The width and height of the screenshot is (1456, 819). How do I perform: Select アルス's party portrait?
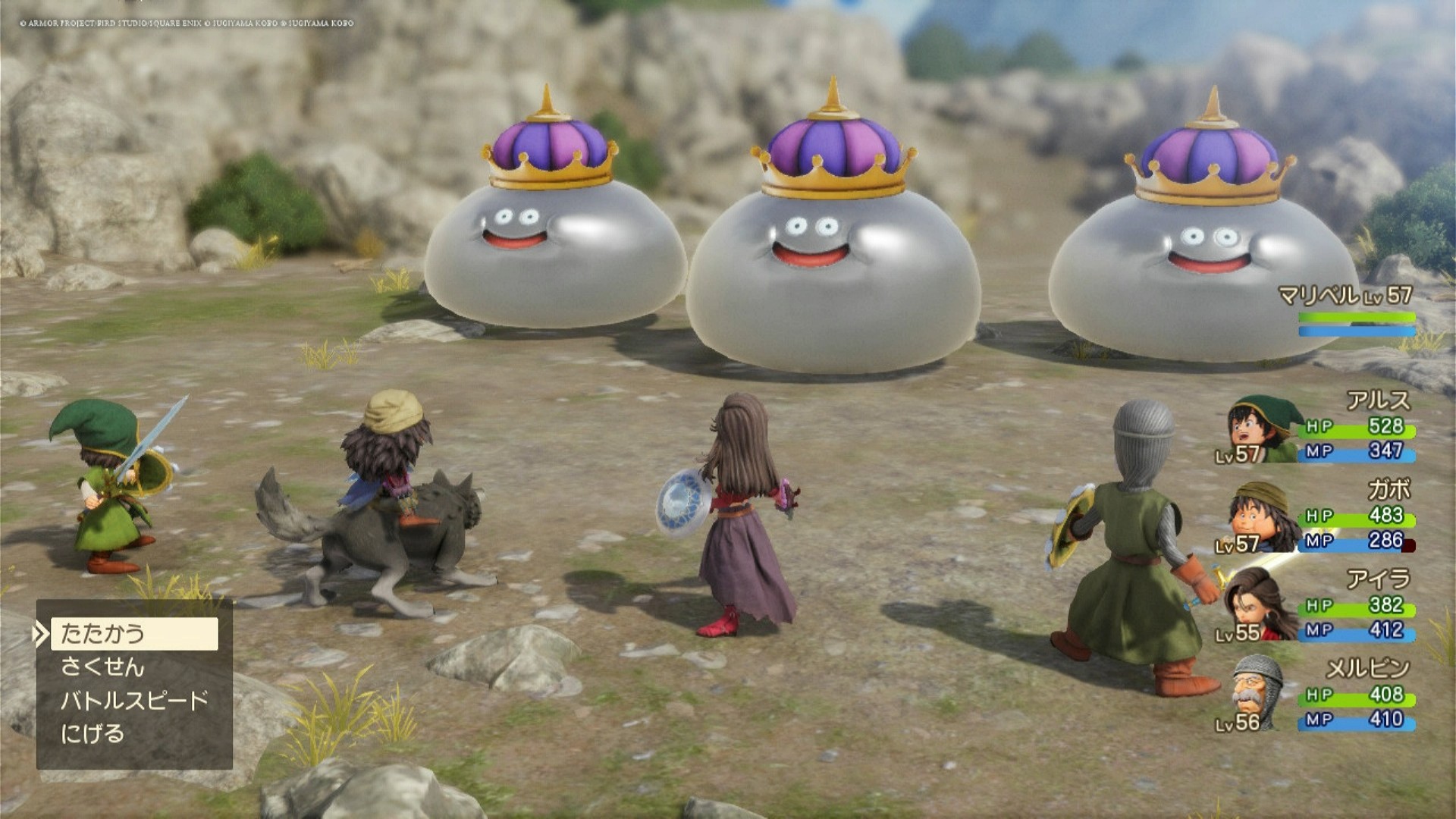click(1261, 429)
